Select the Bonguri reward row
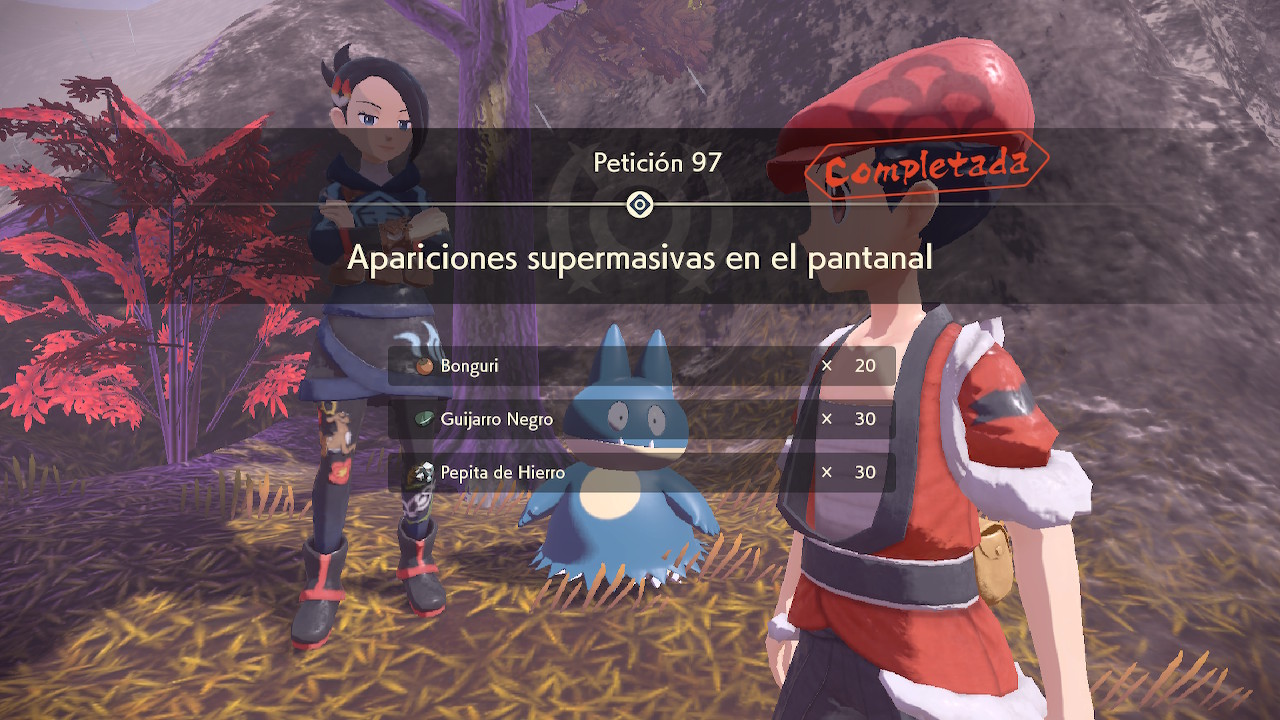The width and height of the screenshot is (1280, 720). [x=641, y=366]
